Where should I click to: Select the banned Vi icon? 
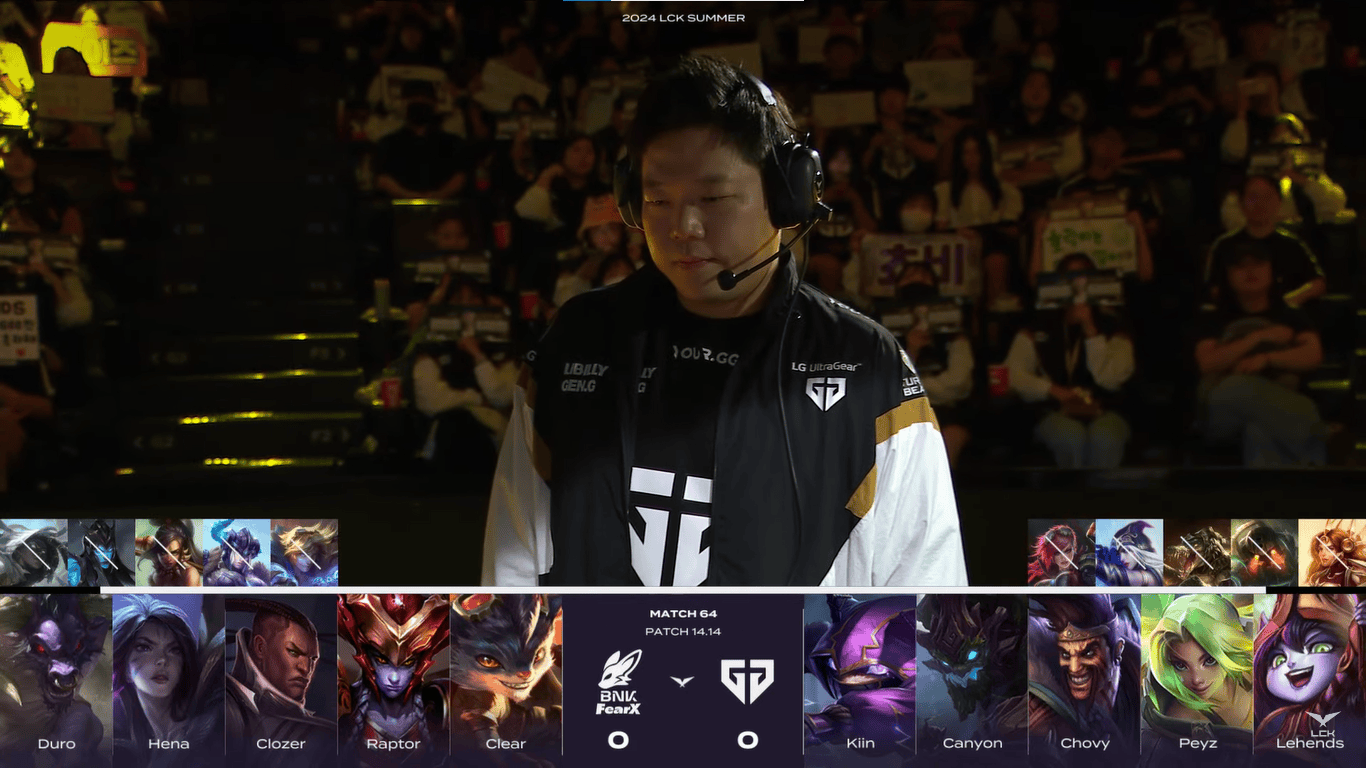(1061, 552)
